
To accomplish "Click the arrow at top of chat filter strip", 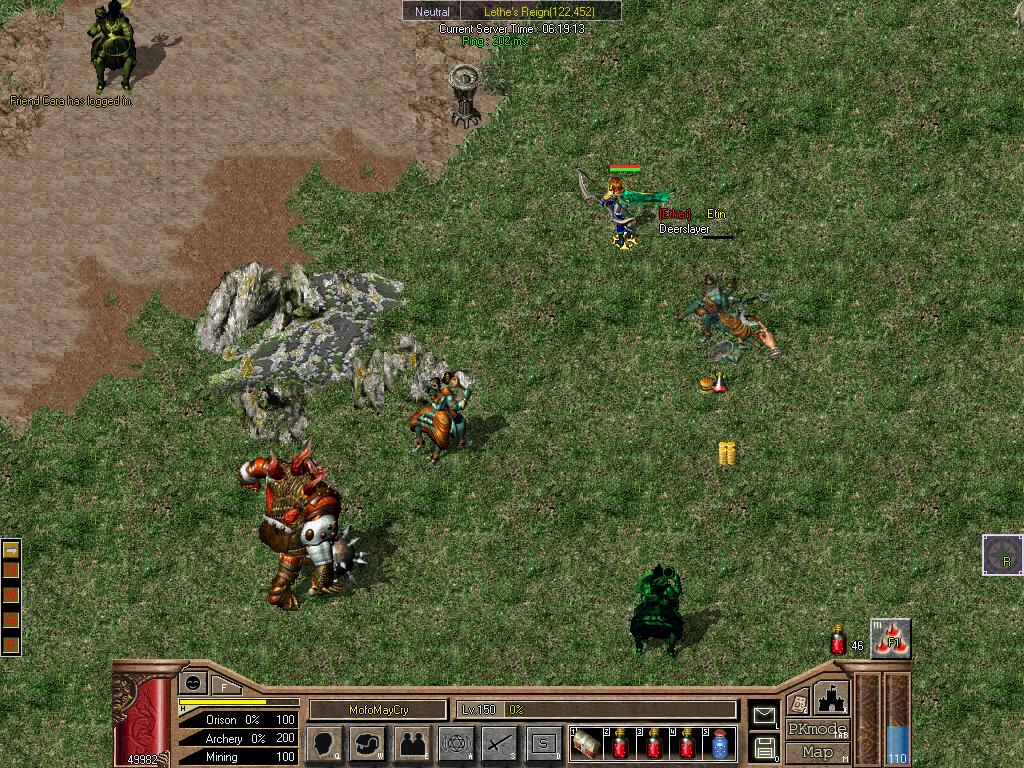I will (x=11, y=550).
